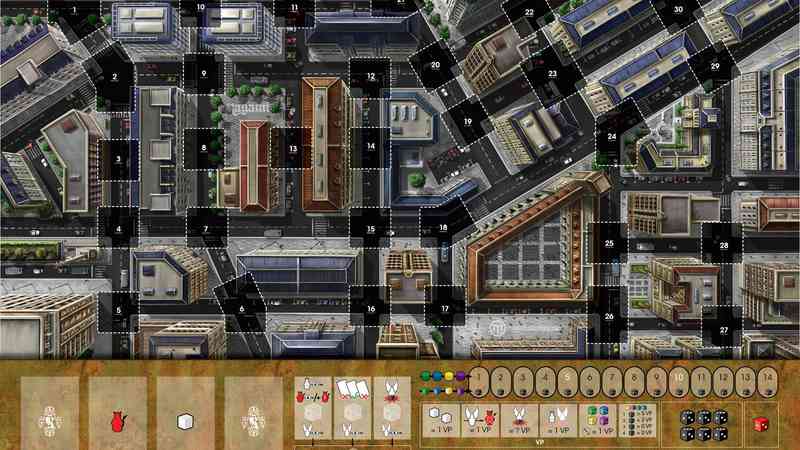Select street space 15 at the crossroads
The height and width of the screenshot is (450, 800).
[x=370, y=229]
